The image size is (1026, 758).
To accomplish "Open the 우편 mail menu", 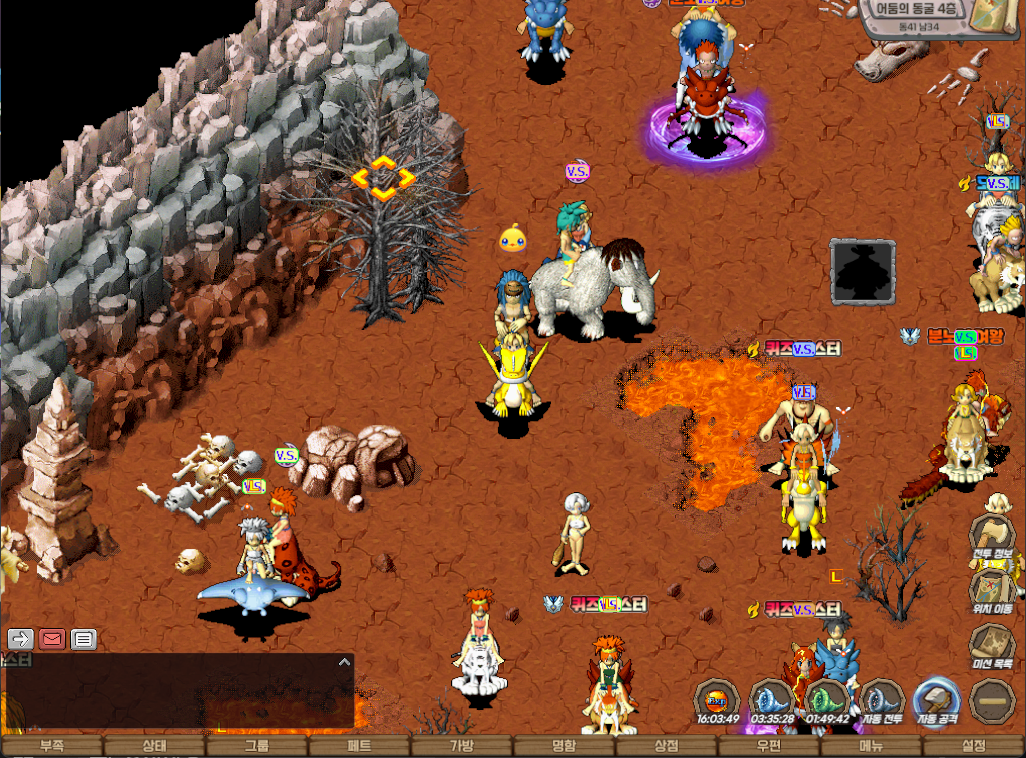I will coord(769,746).
